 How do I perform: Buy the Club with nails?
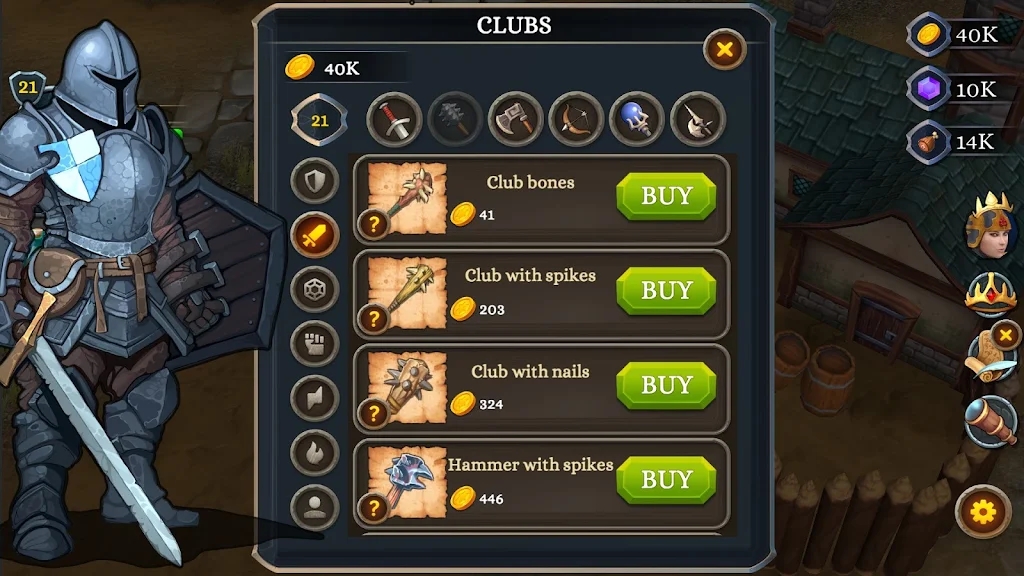666,386
